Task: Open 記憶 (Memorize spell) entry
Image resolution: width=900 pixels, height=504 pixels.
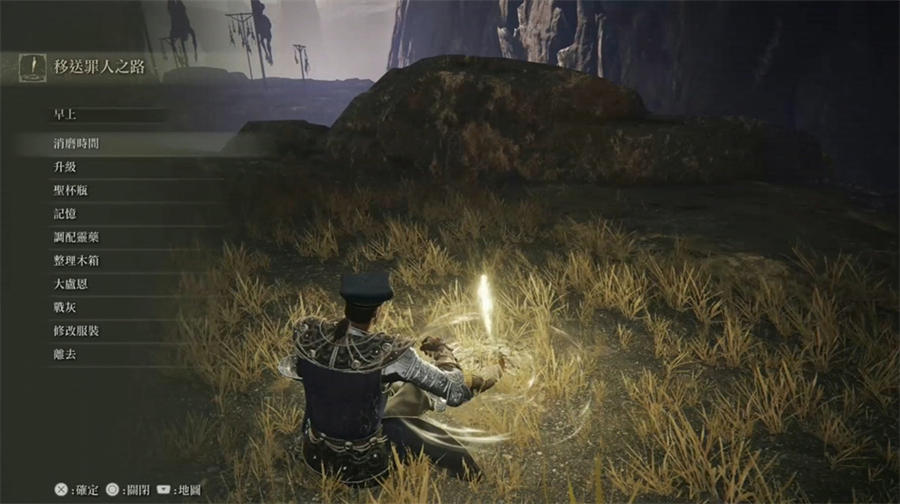Action: coord(64,214)
